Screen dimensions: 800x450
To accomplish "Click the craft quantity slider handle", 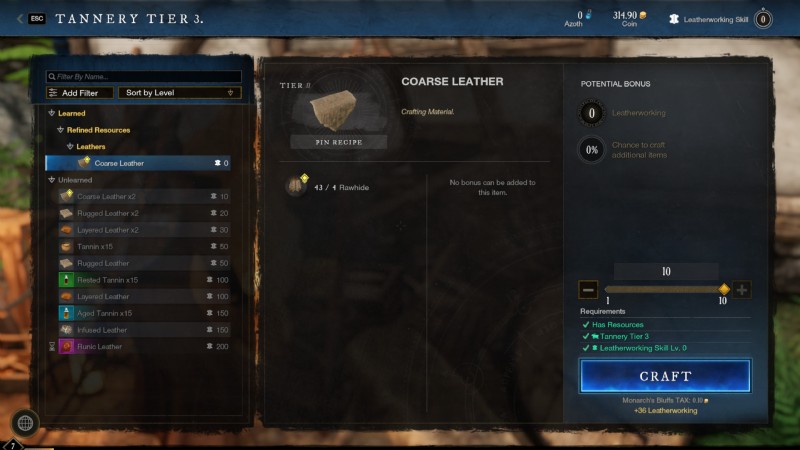I will tap(724, 290).
